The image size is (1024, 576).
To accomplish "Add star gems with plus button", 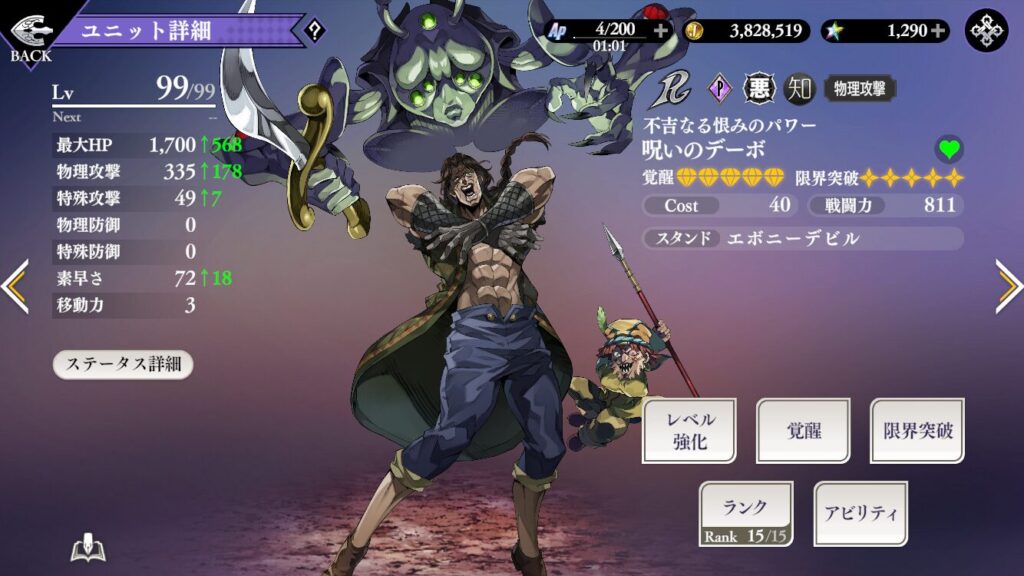I will (938, 30).
